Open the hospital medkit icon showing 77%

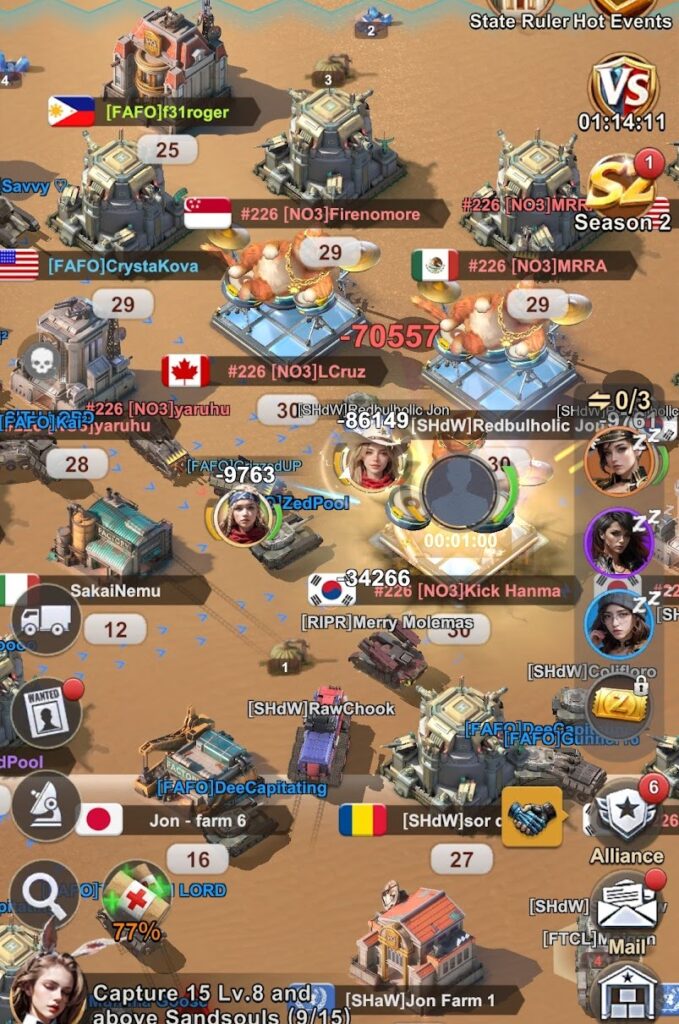point(136,897)
